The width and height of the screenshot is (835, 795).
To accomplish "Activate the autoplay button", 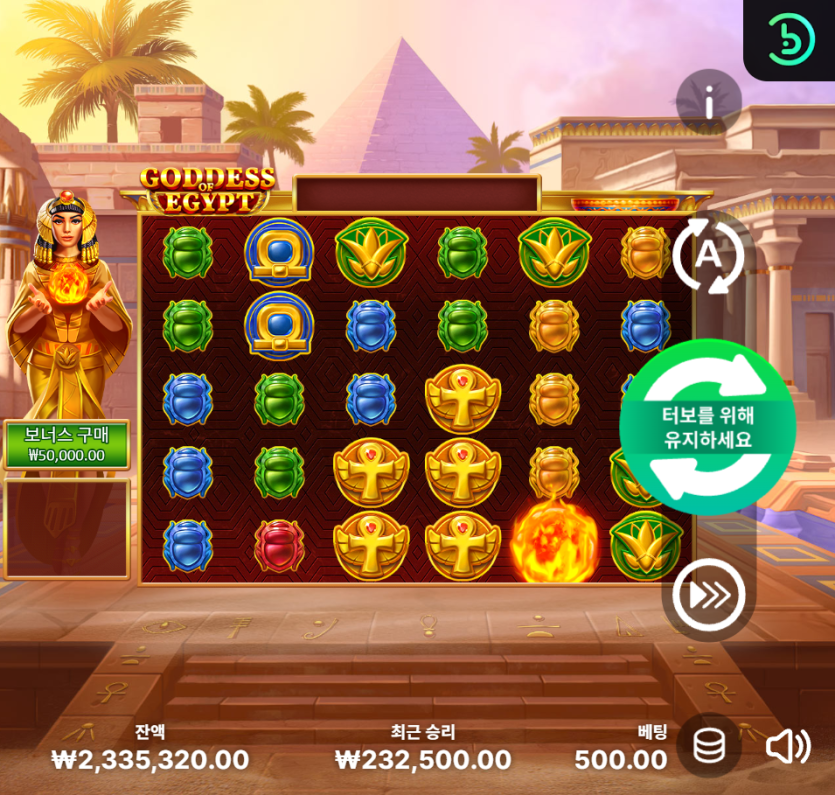I will pos(708,257).
